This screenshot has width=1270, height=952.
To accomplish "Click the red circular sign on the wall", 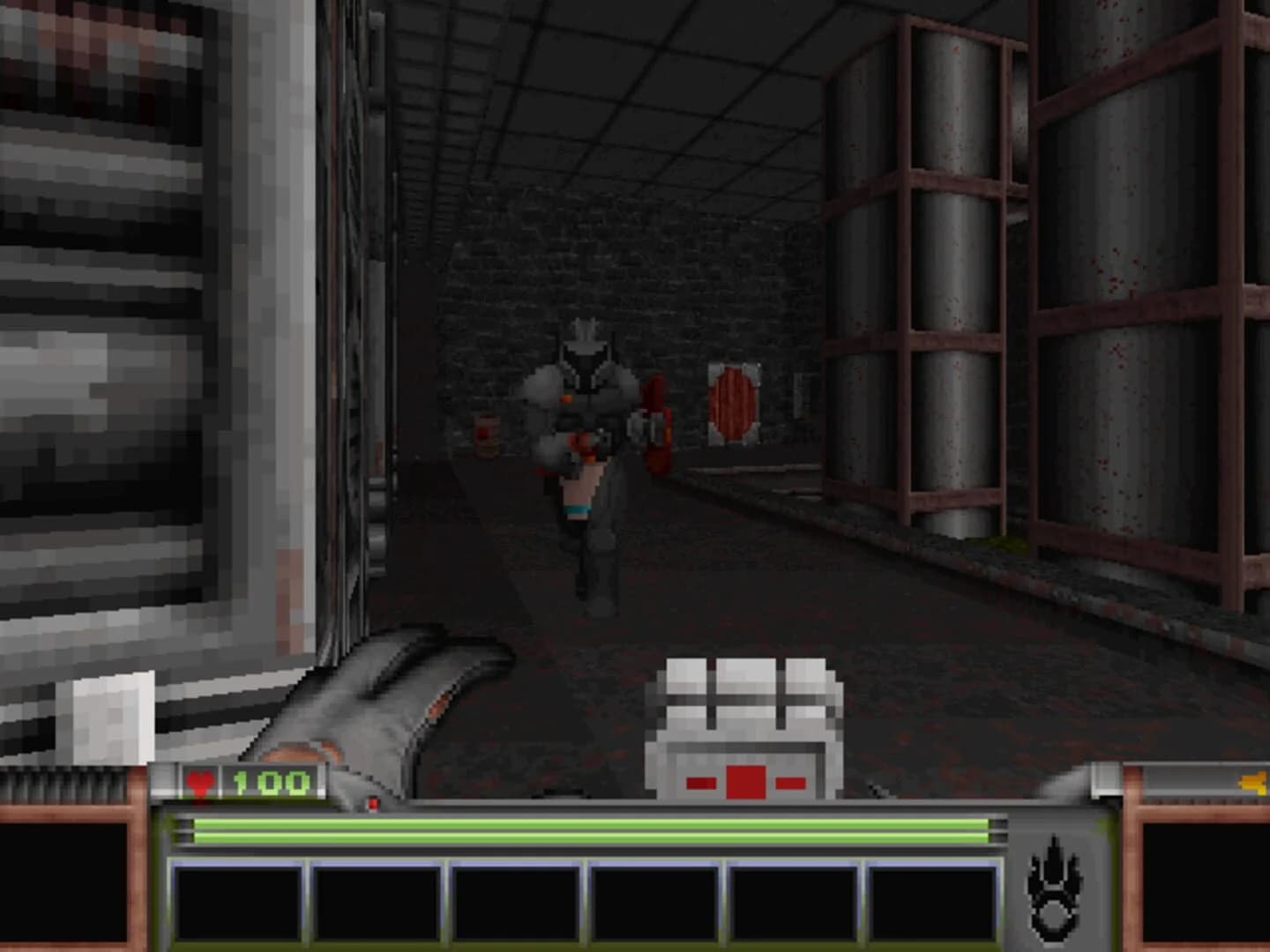I will (x=732, y=402).
